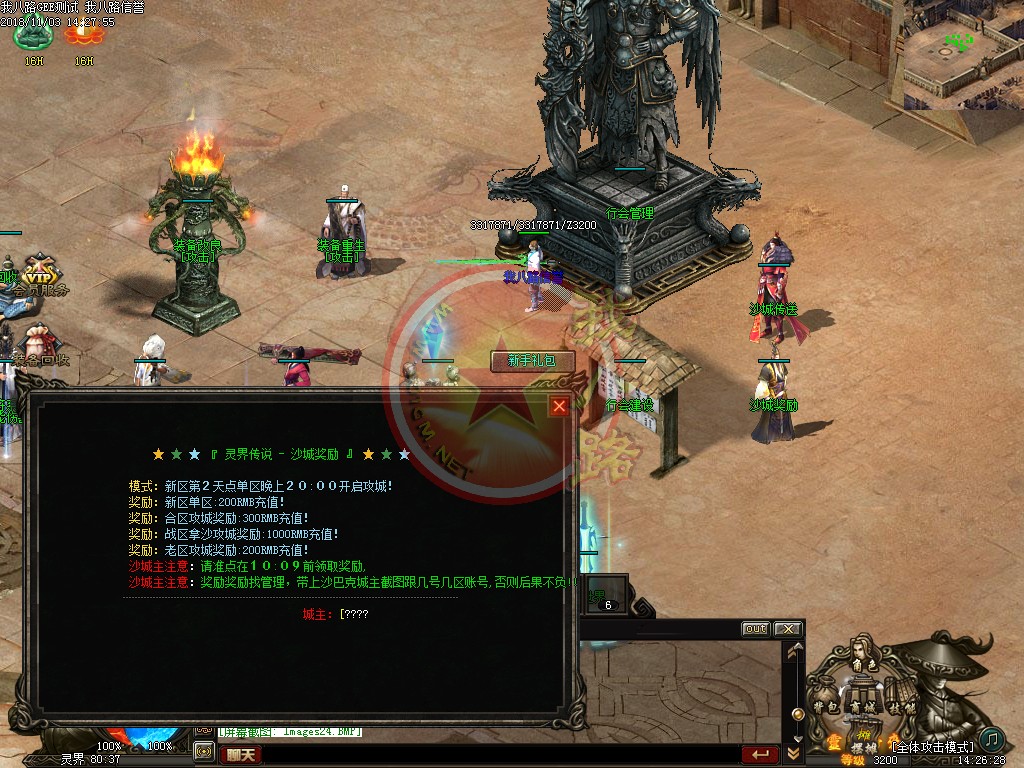Viewport: 1024px width, 768px height.
Task: Open the 角色 character panel
Action: coord(863,663)
